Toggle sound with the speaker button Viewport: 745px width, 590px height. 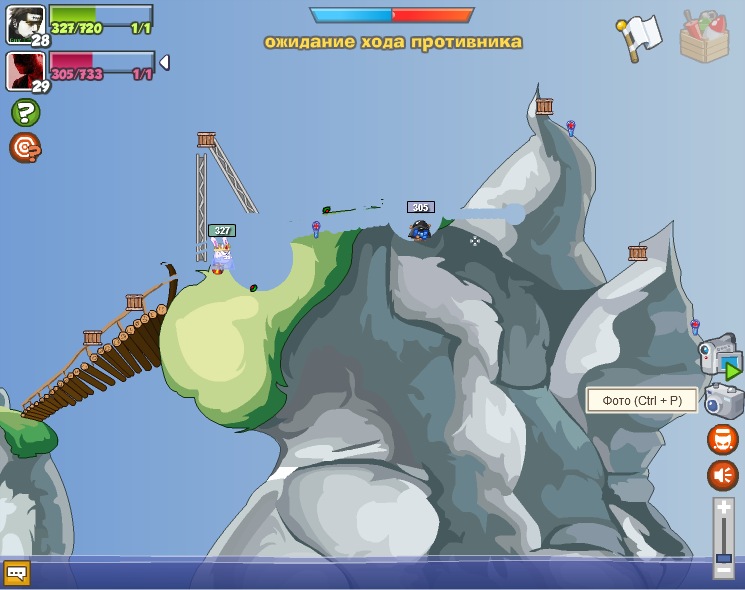coord(723,475)
